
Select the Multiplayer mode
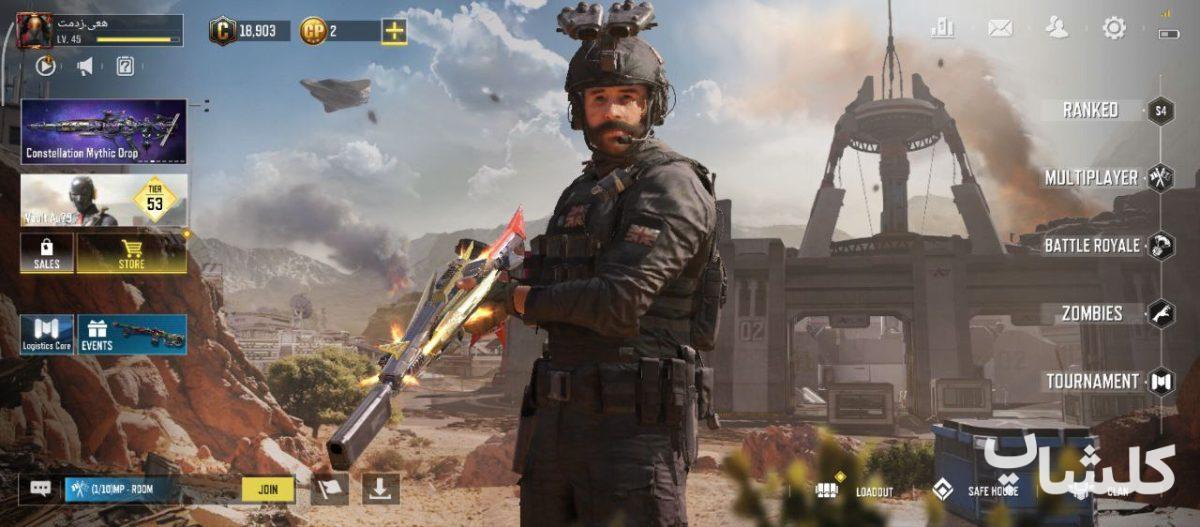[1091, 178]
